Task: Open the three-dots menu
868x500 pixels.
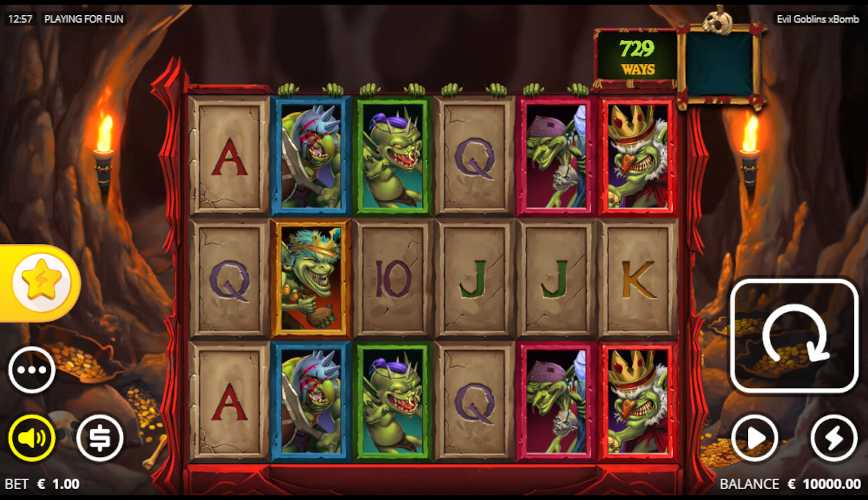Action: pos(32,370)
